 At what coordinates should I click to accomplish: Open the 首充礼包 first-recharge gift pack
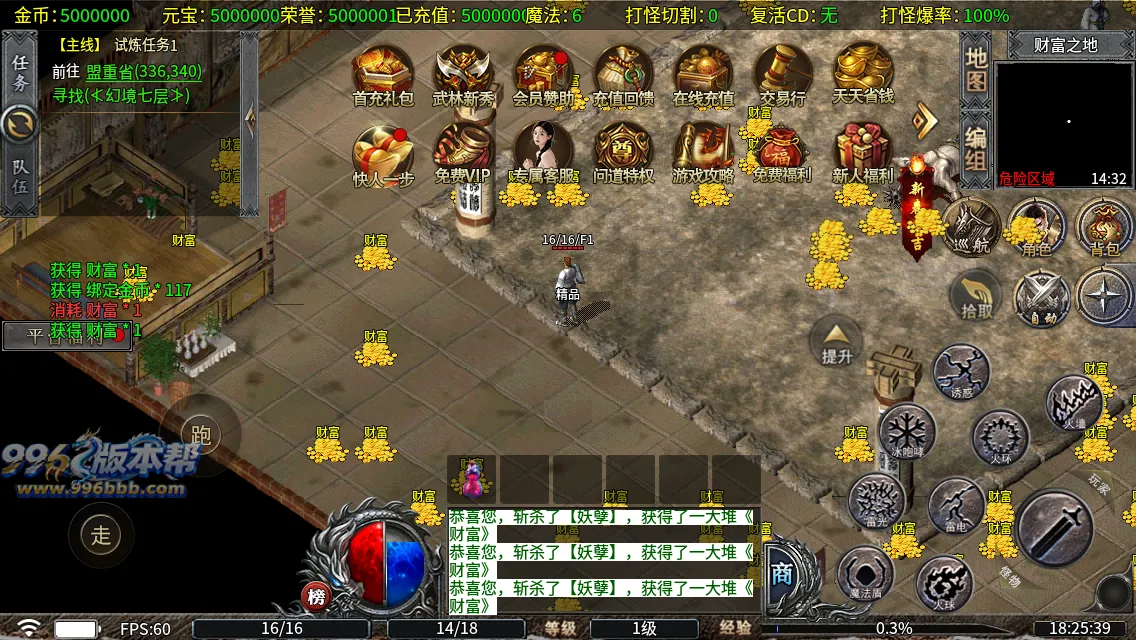382,74
